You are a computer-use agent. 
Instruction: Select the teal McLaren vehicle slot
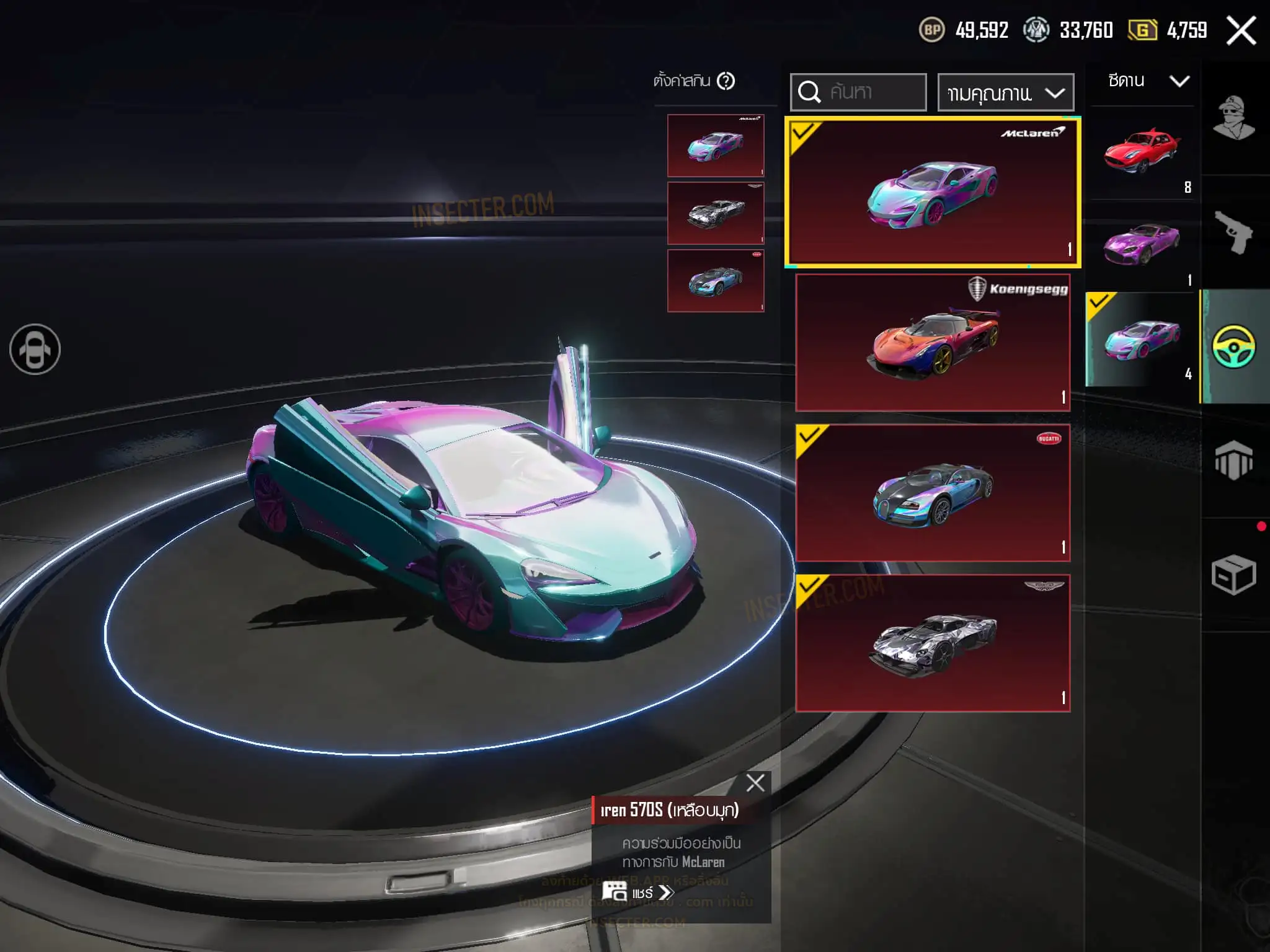pos(1142,340)
